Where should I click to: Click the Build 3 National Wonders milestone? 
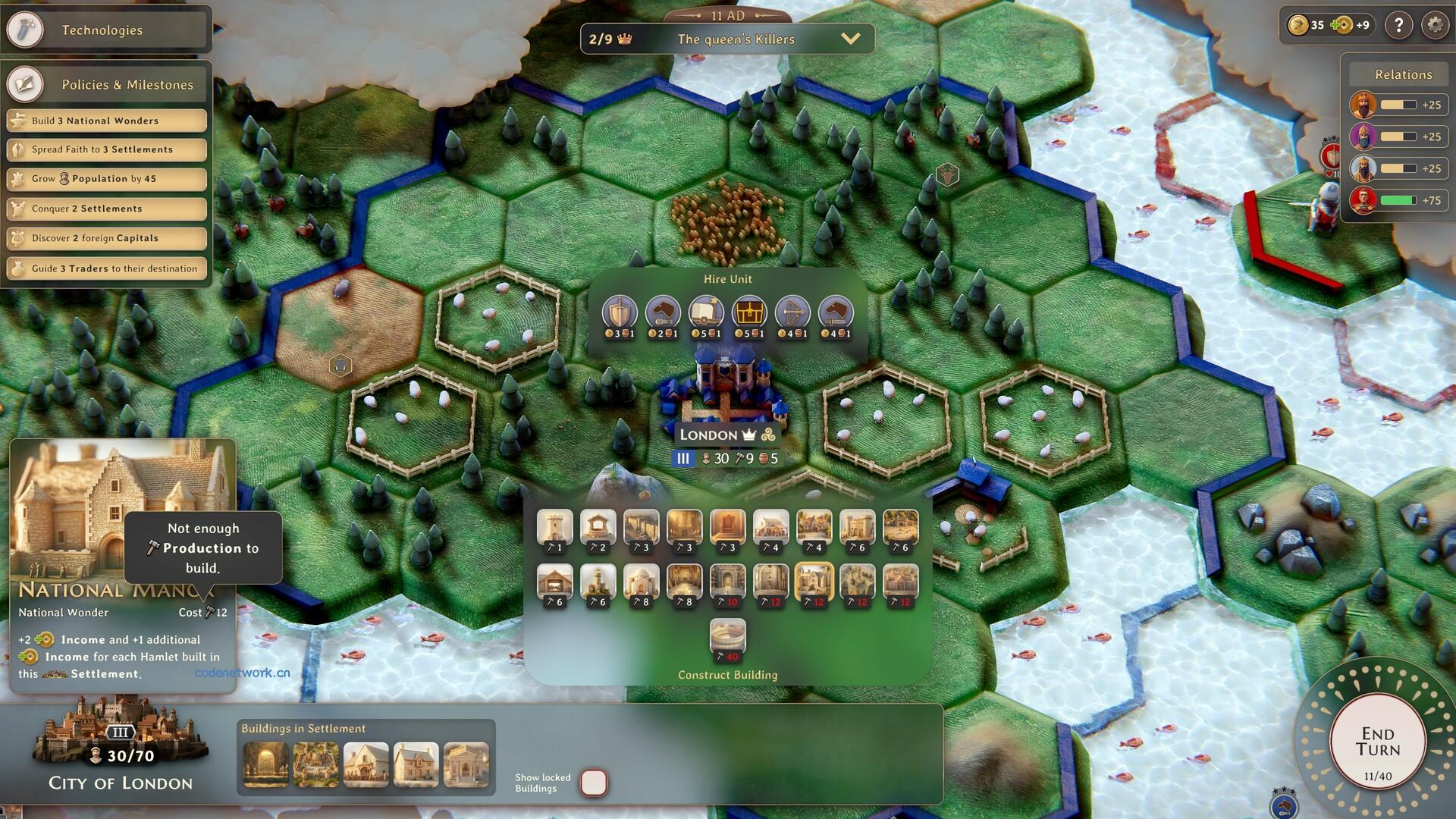(x=106, y=120)
